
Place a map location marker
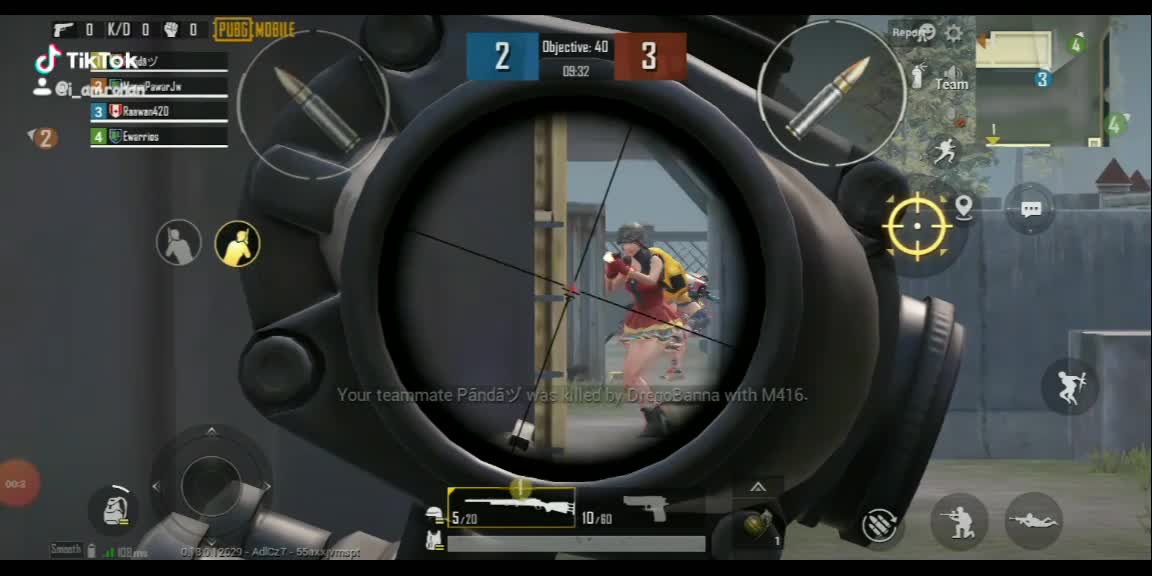(963, 208)
